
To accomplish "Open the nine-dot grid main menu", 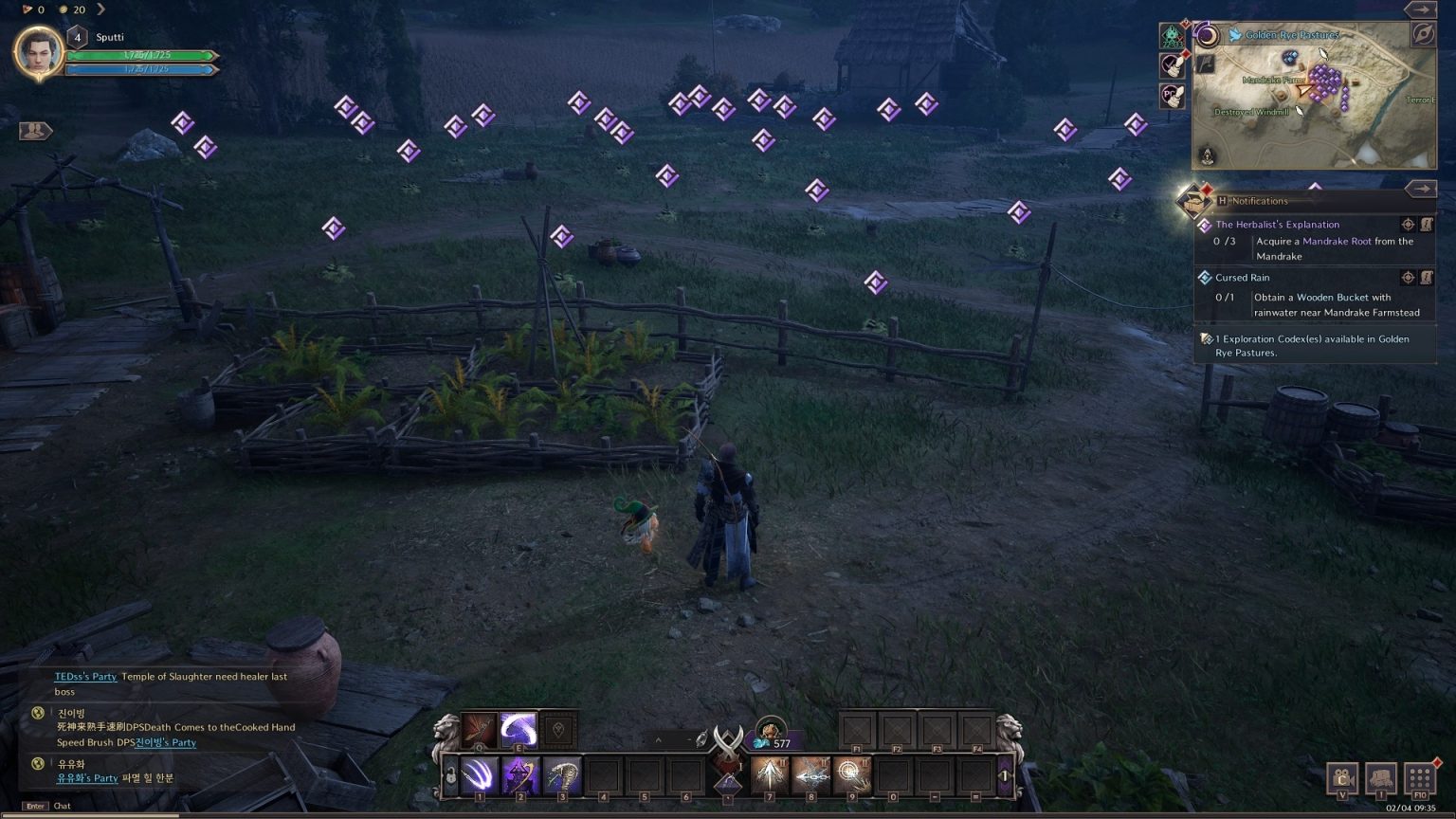I will click(x=1420, y=779).
